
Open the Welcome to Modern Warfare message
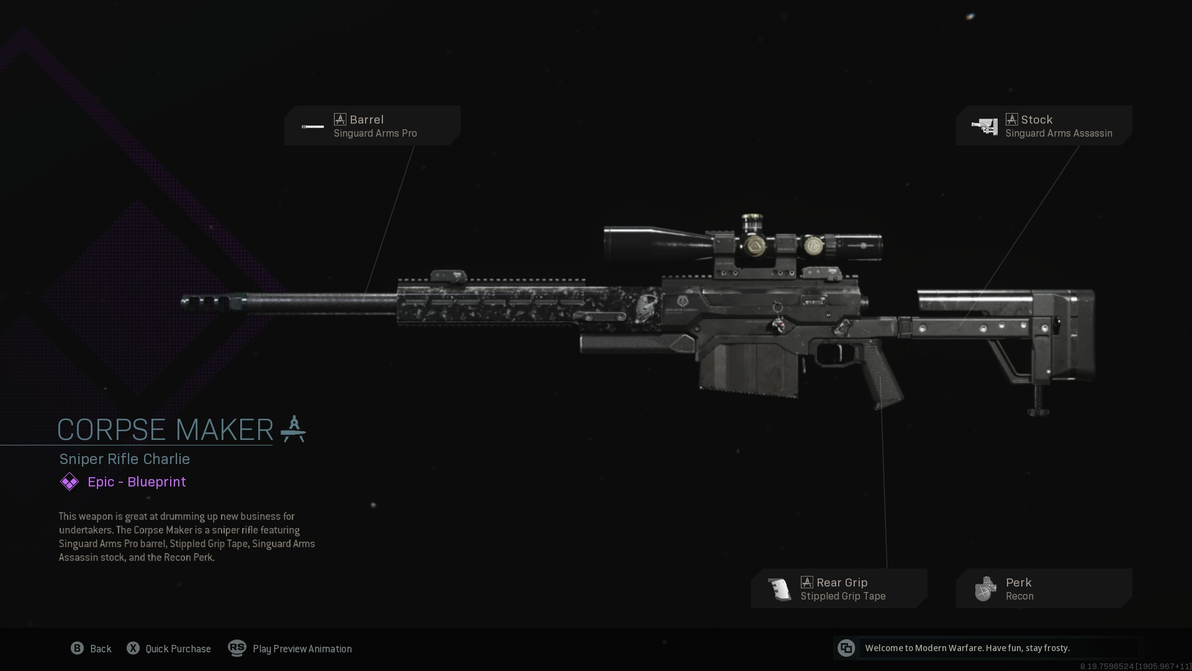point(966,648)
